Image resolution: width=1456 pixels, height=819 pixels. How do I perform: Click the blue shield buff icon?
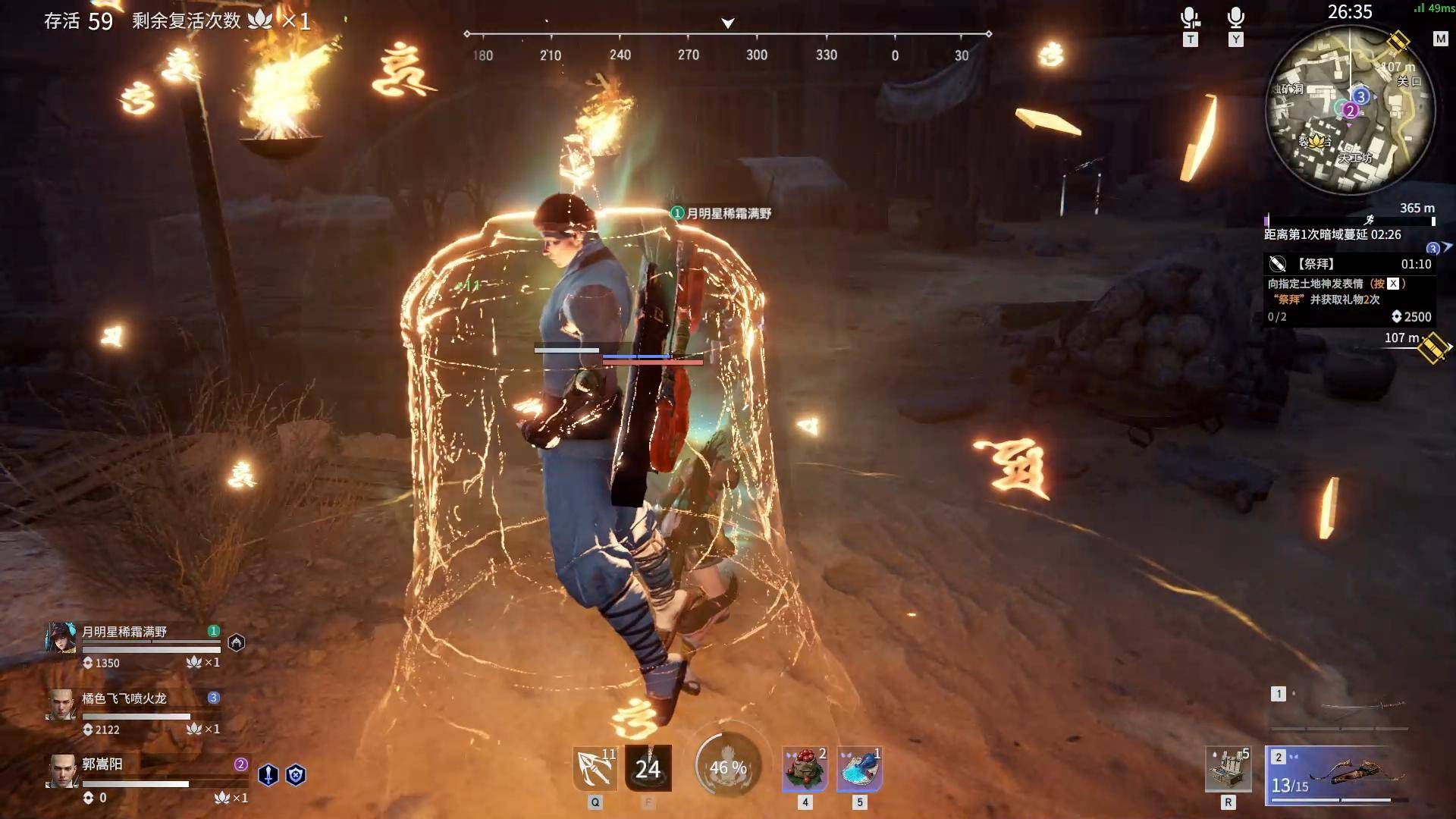[x=296, y=774]
